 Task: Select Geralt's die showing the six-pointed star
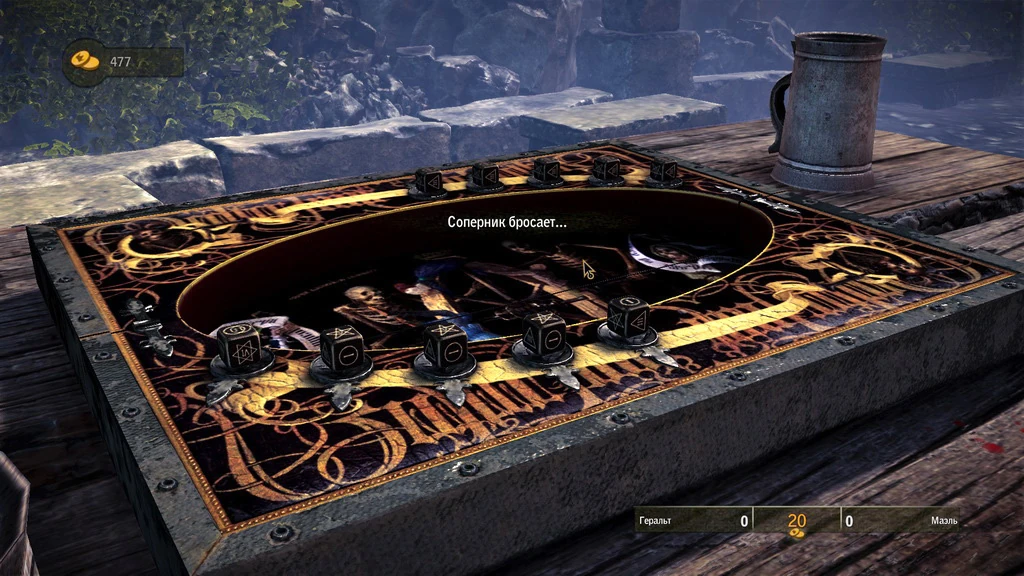tap(241, 350)
